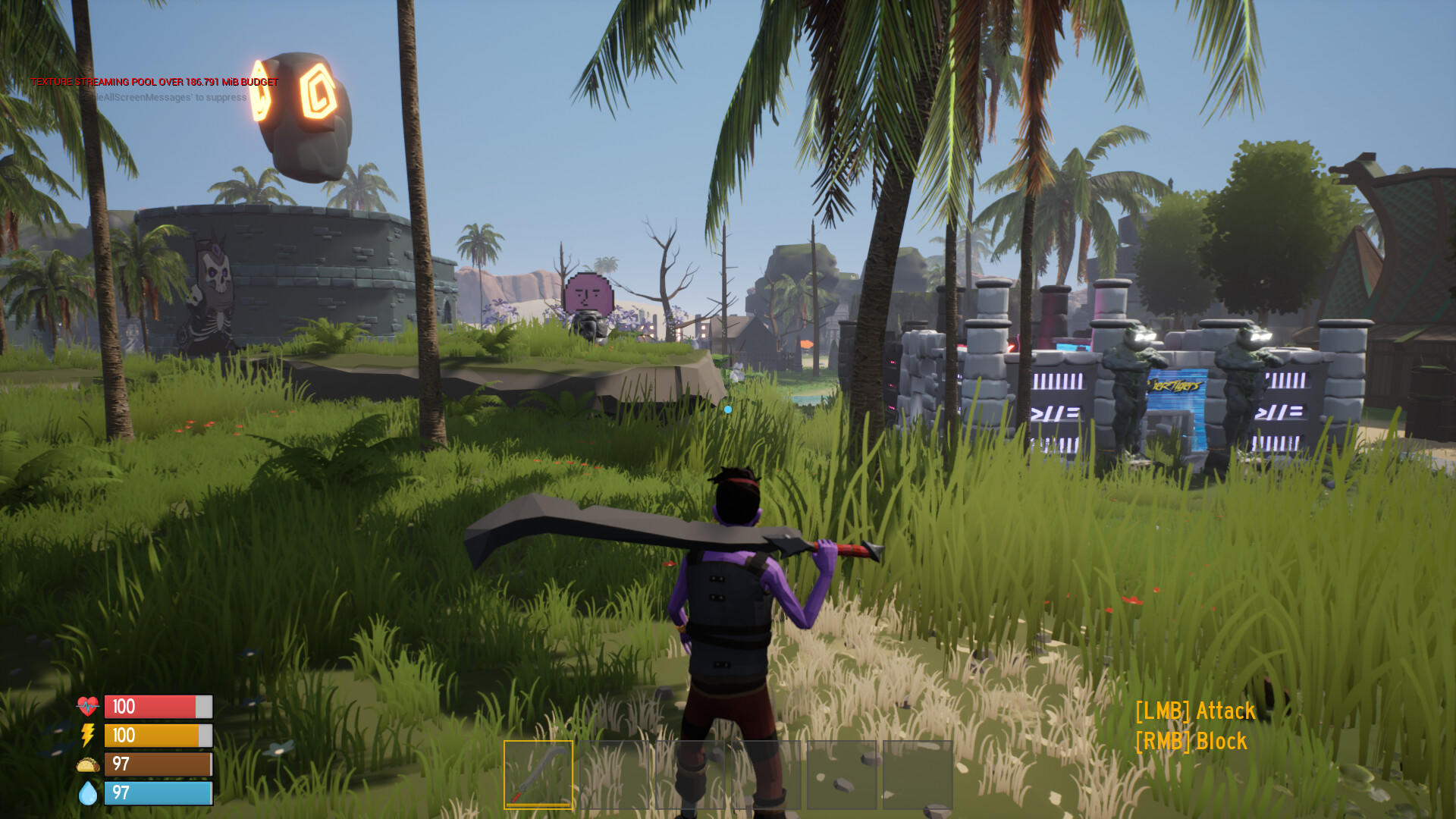The image size is (1456, 819).
Task: Click the [LMB] Attack prompt text
Action: tap(1195, 712)
